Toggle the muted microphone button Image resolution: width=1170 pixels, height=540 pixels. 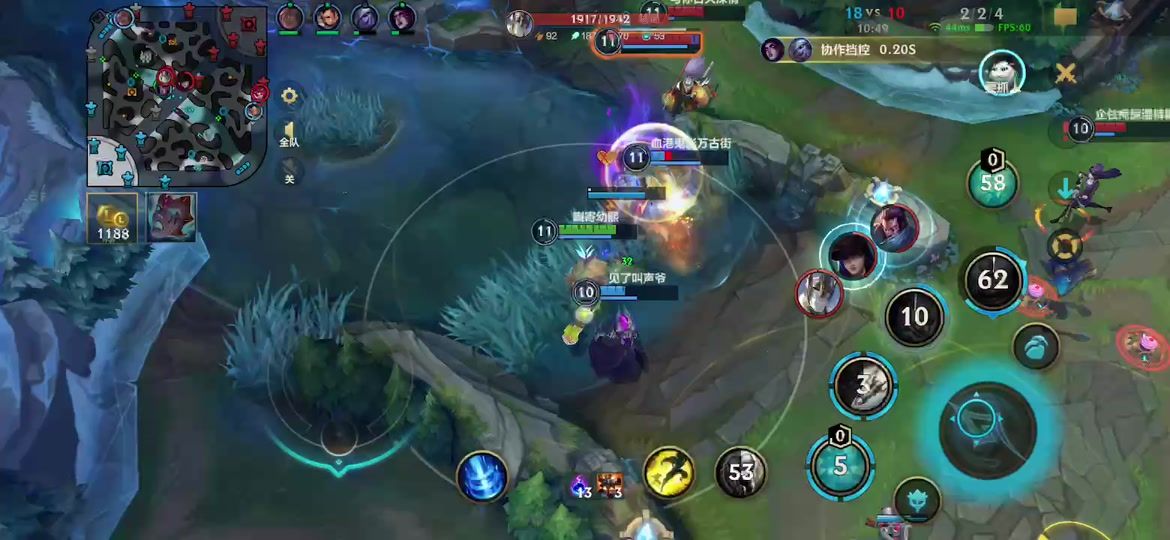[x=289, y=171]
